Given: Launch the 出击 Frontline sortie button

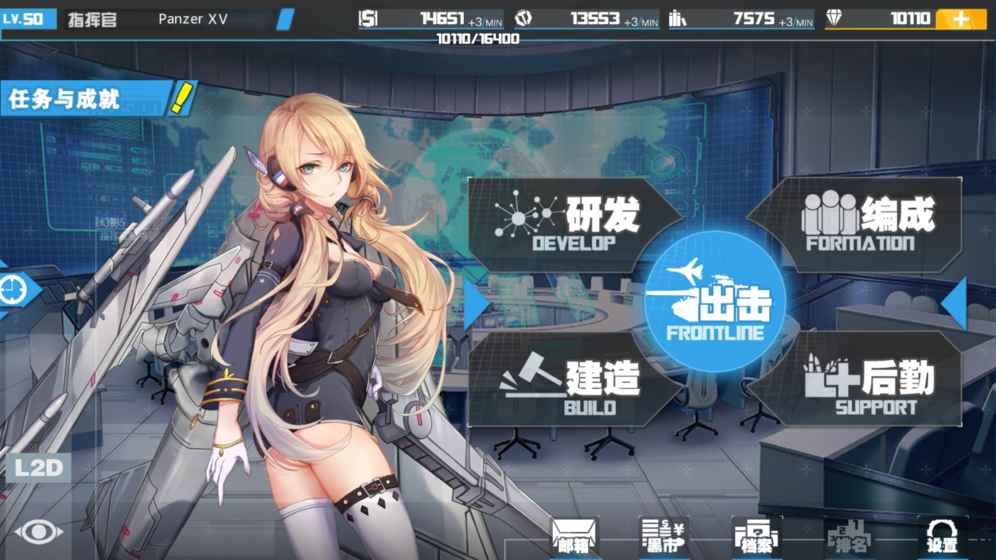Looking at the screenshot, I should click(x=714, y=301).
